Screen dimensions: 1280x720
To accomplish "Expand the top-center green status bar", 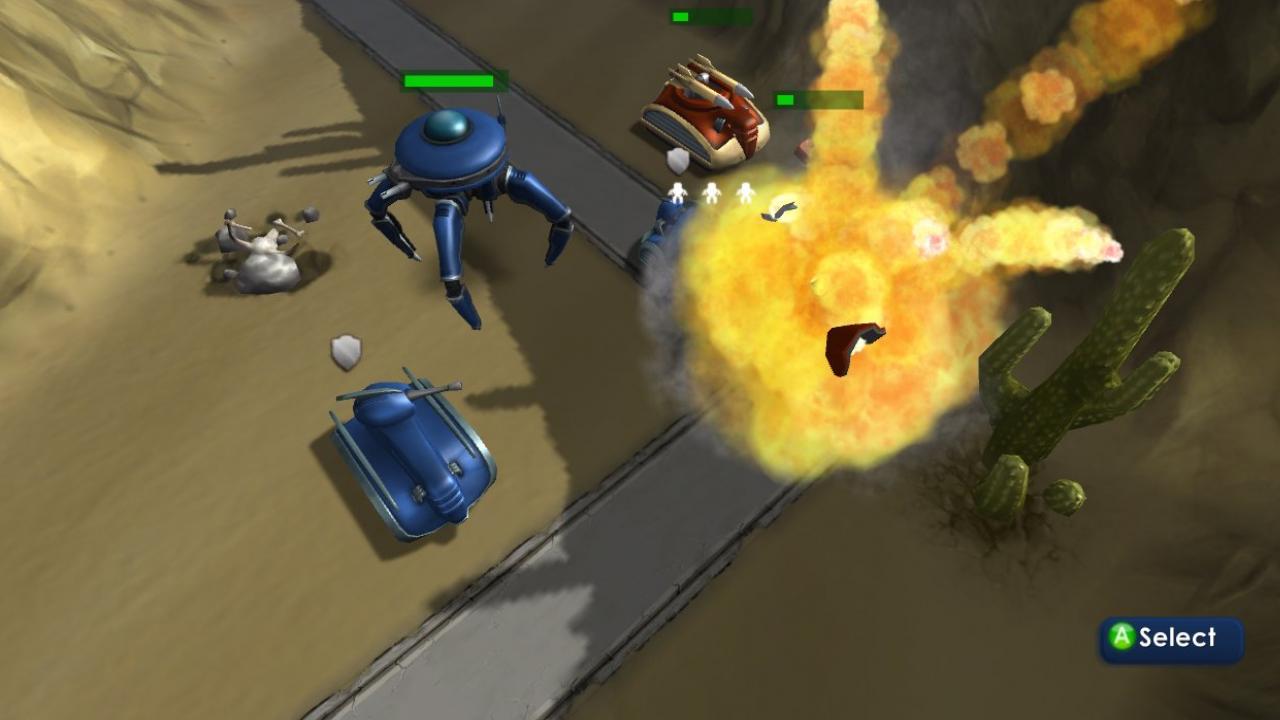I will click(x=710, y=16).
